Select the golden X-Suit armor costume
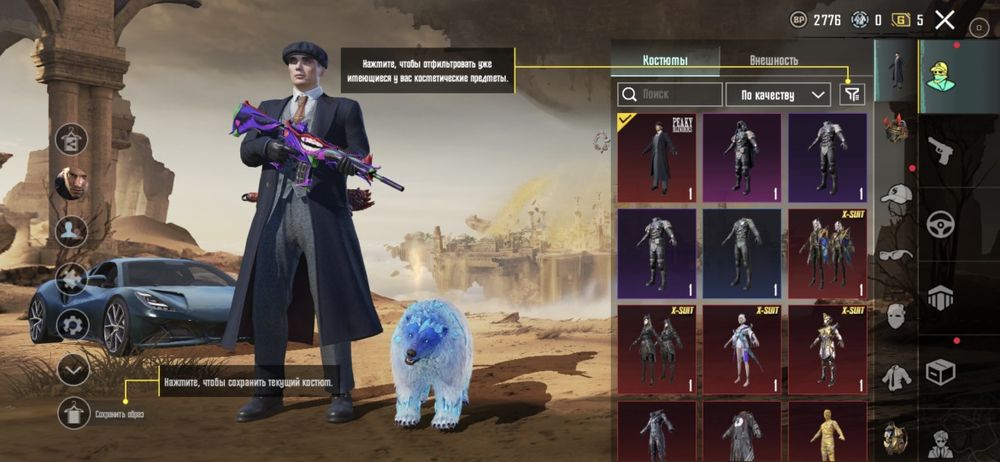Image resolution: width=1000 pixels, height=462 pixels. point(827,346)
